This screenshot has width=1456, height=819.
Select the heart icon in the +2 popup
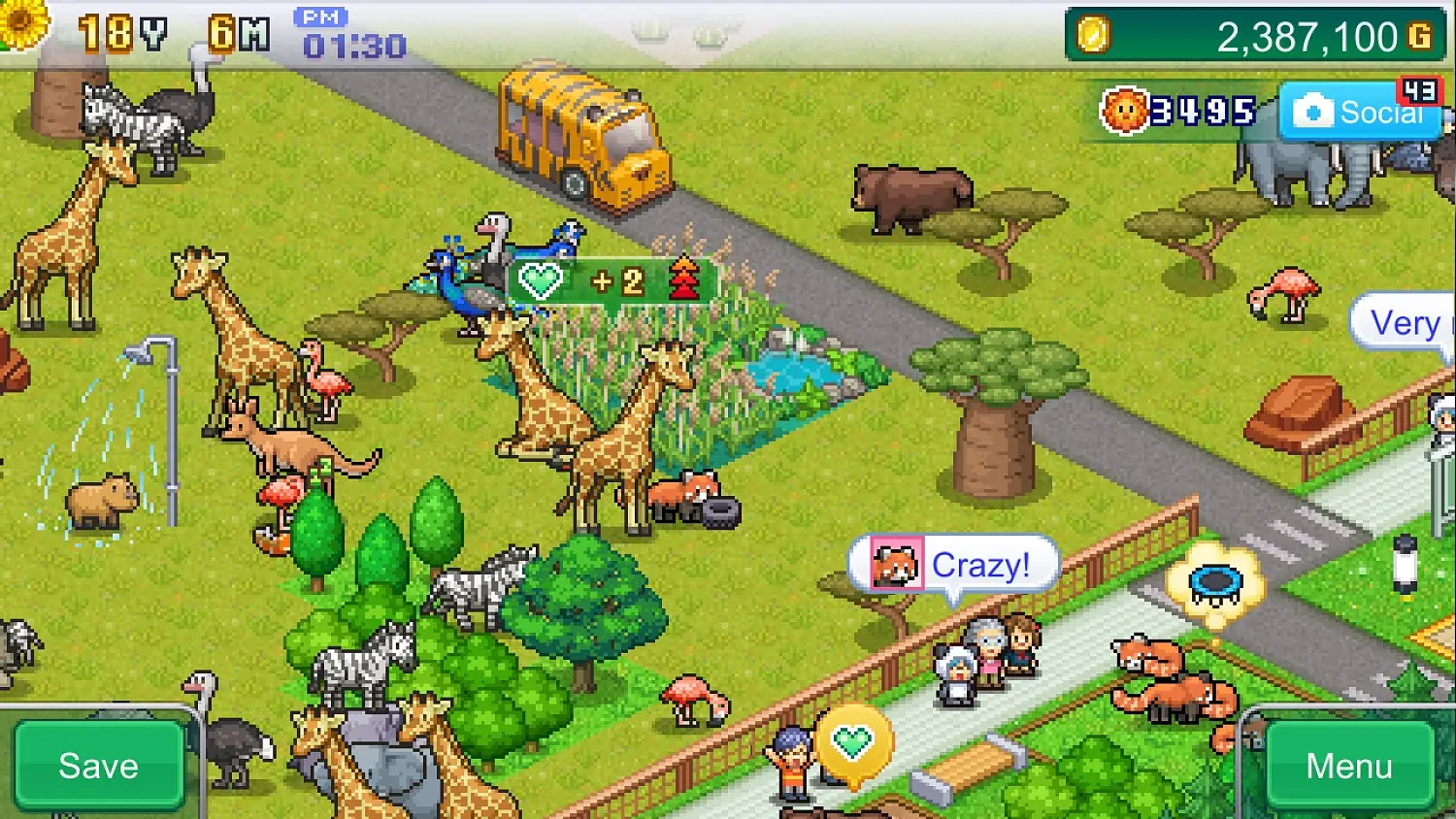[541, 280]
